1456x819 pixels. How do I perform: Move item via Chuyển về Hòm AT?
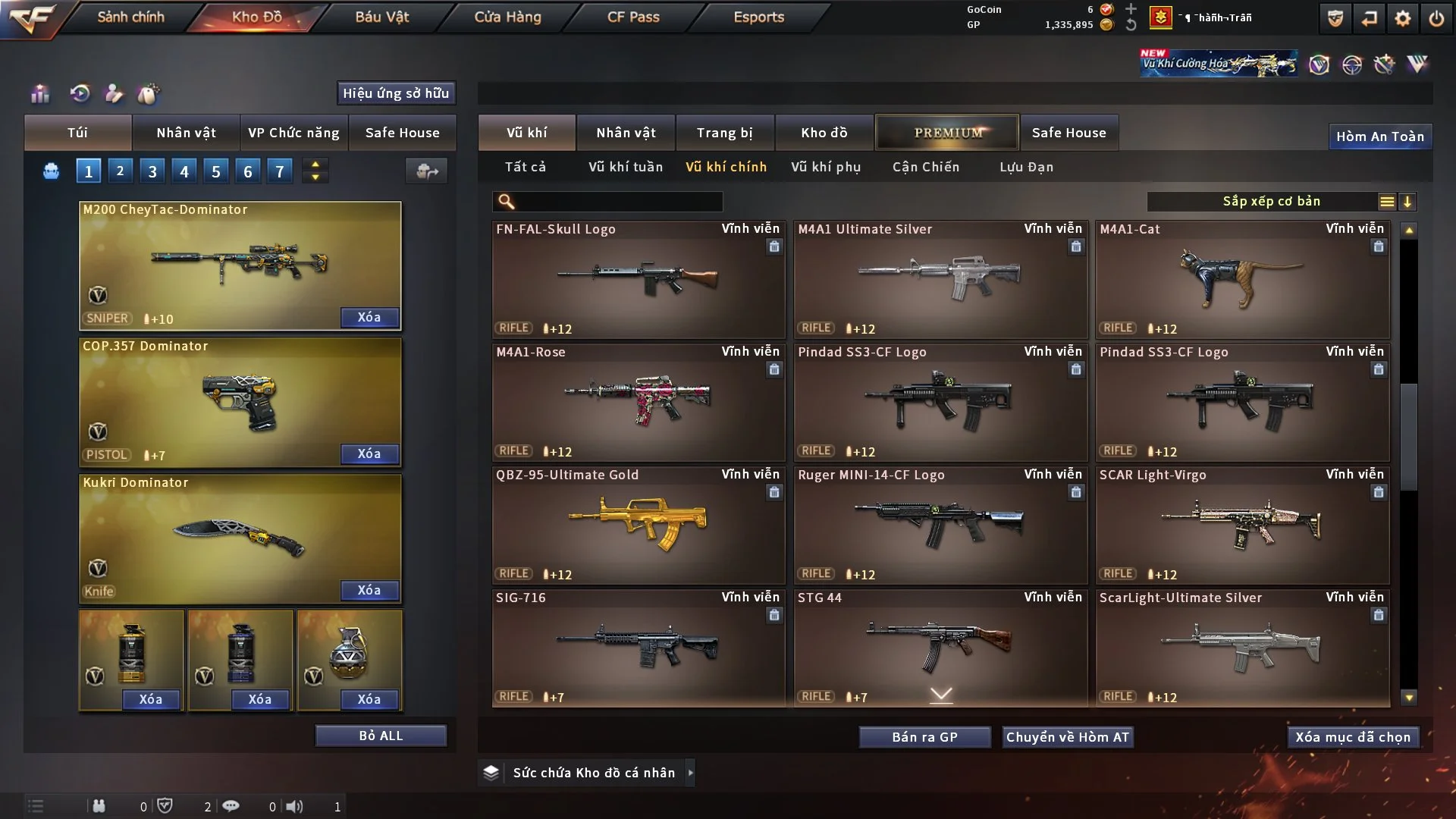click(x=1068, y=737)
